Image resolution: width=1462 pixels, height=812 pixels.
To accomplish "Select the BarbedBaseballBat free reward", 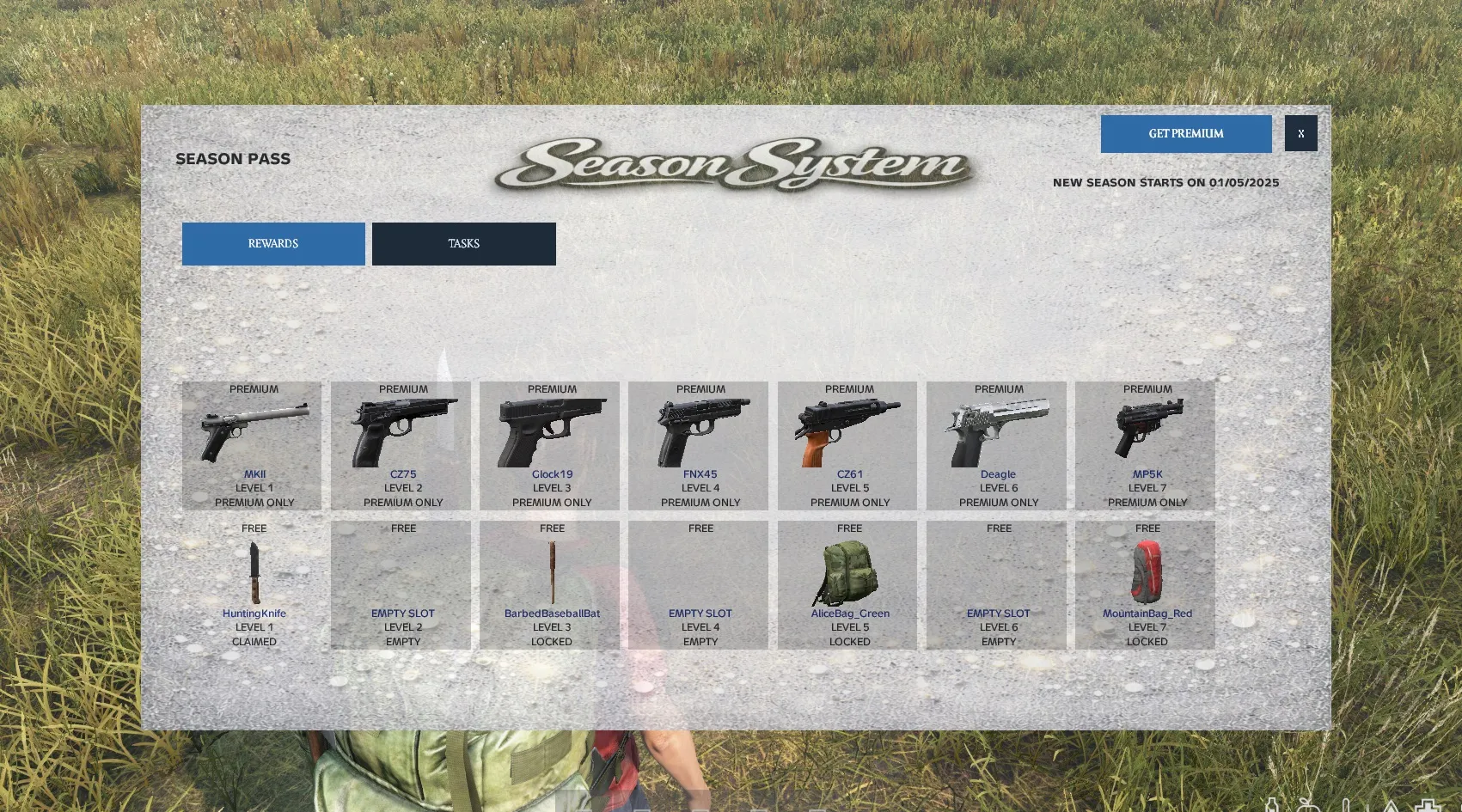I will [x=550, y=584].
